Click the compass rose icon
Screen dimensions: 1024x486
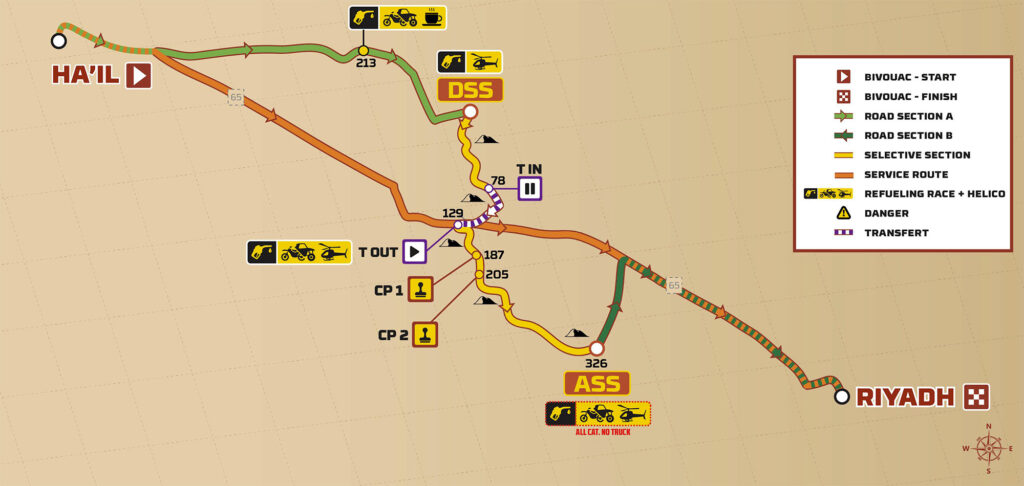(x=988, y=448)
